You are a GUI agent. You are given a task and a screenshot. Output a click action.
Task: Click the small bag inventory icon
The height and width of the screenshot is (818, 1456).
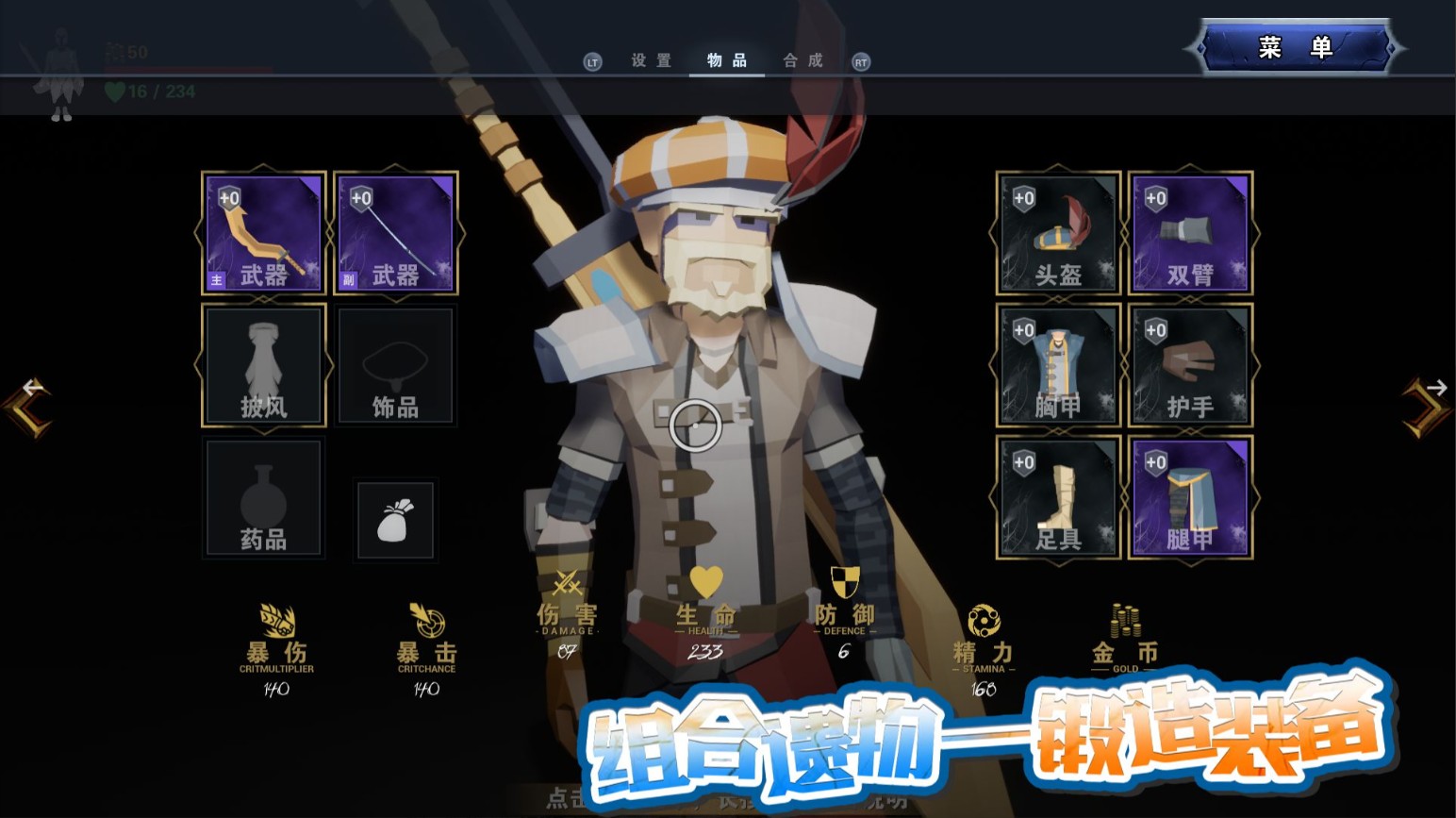pos(395,520)
